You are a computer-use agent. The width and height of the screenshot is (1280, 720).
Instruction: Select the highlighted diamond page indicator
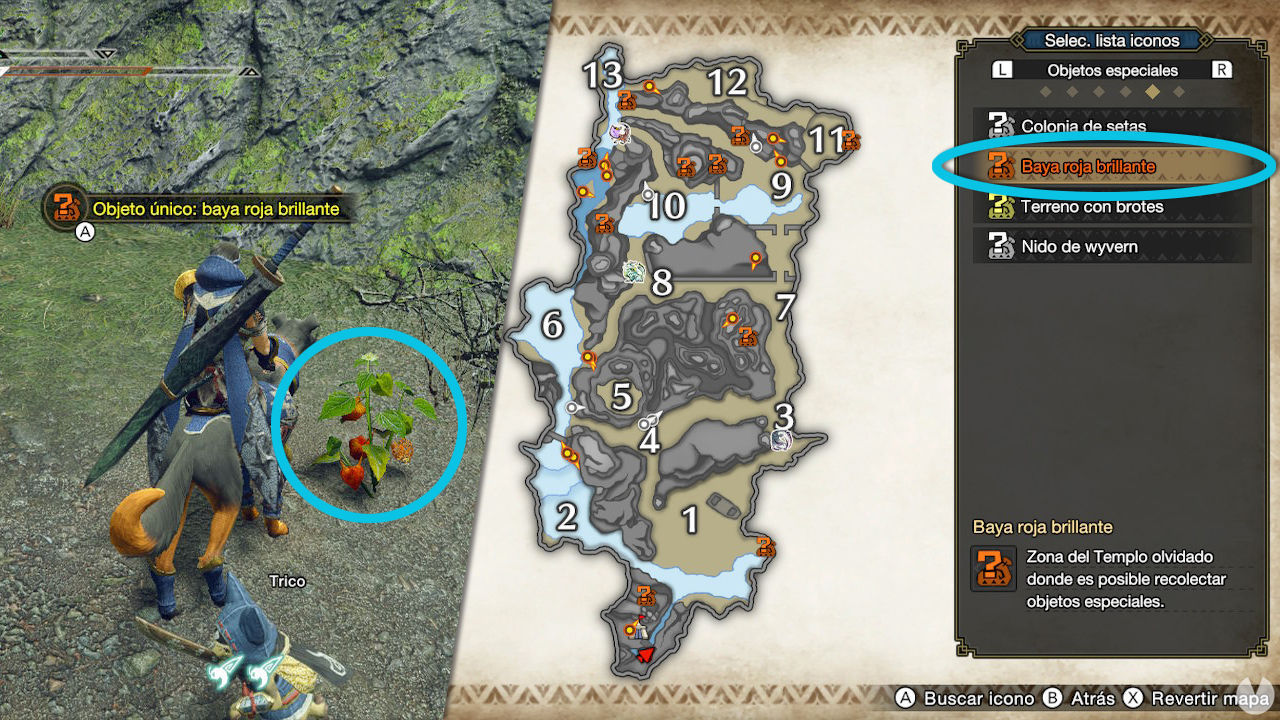point(1151,91)
